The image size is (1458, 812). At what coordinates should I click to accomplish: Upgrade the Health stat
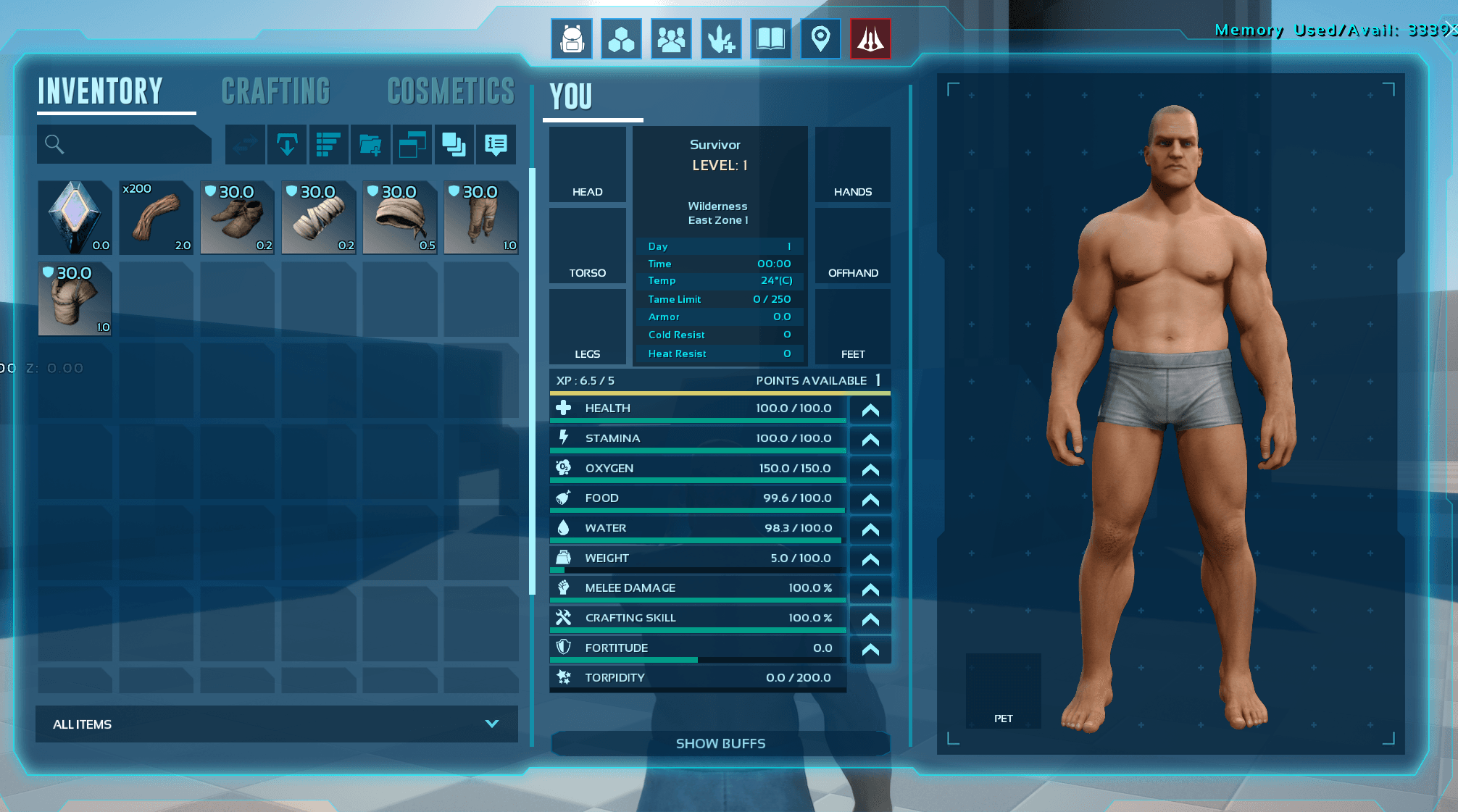(870, 410)
